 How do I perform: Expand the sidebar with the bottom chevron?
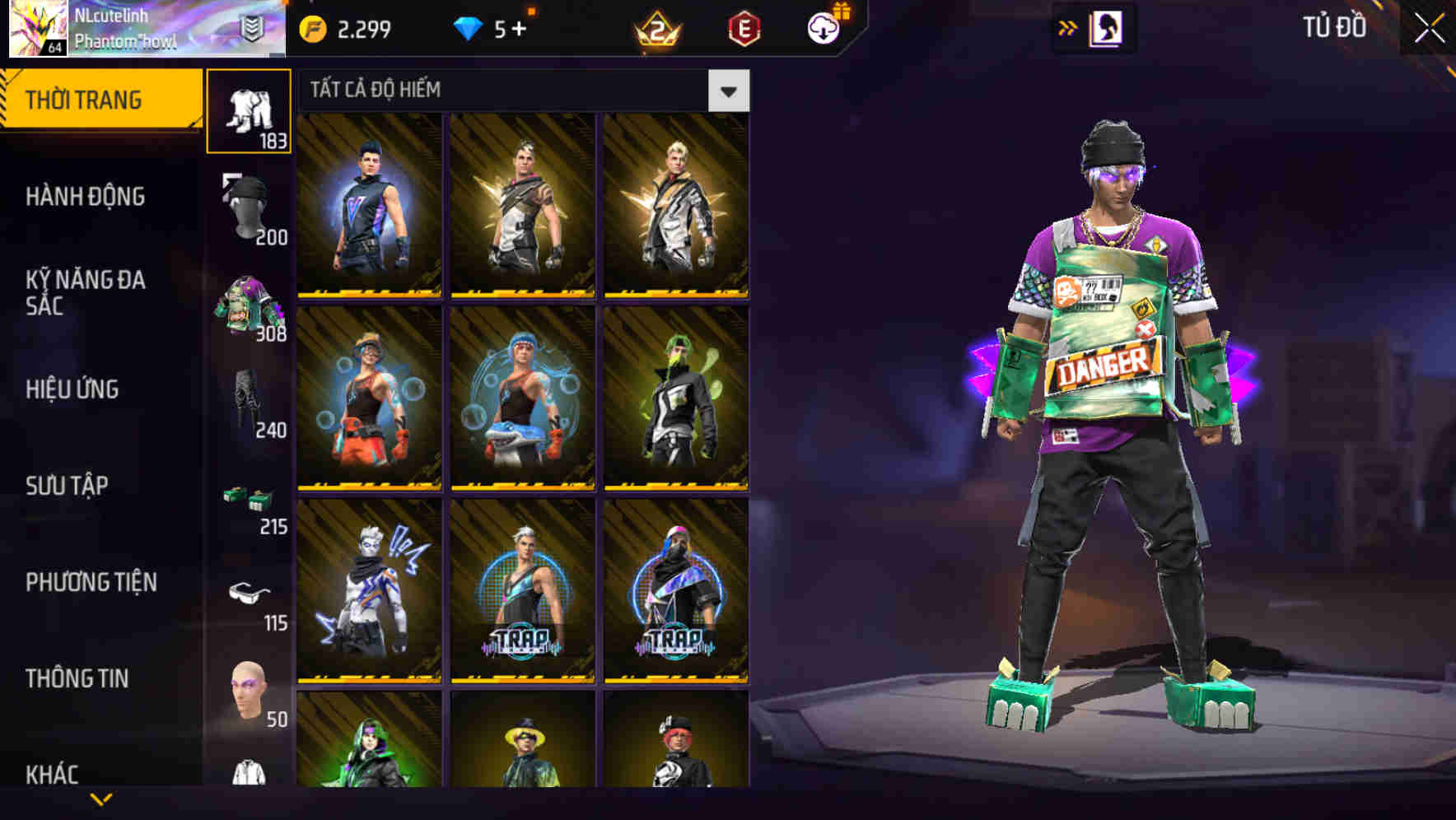click(100, 800)
